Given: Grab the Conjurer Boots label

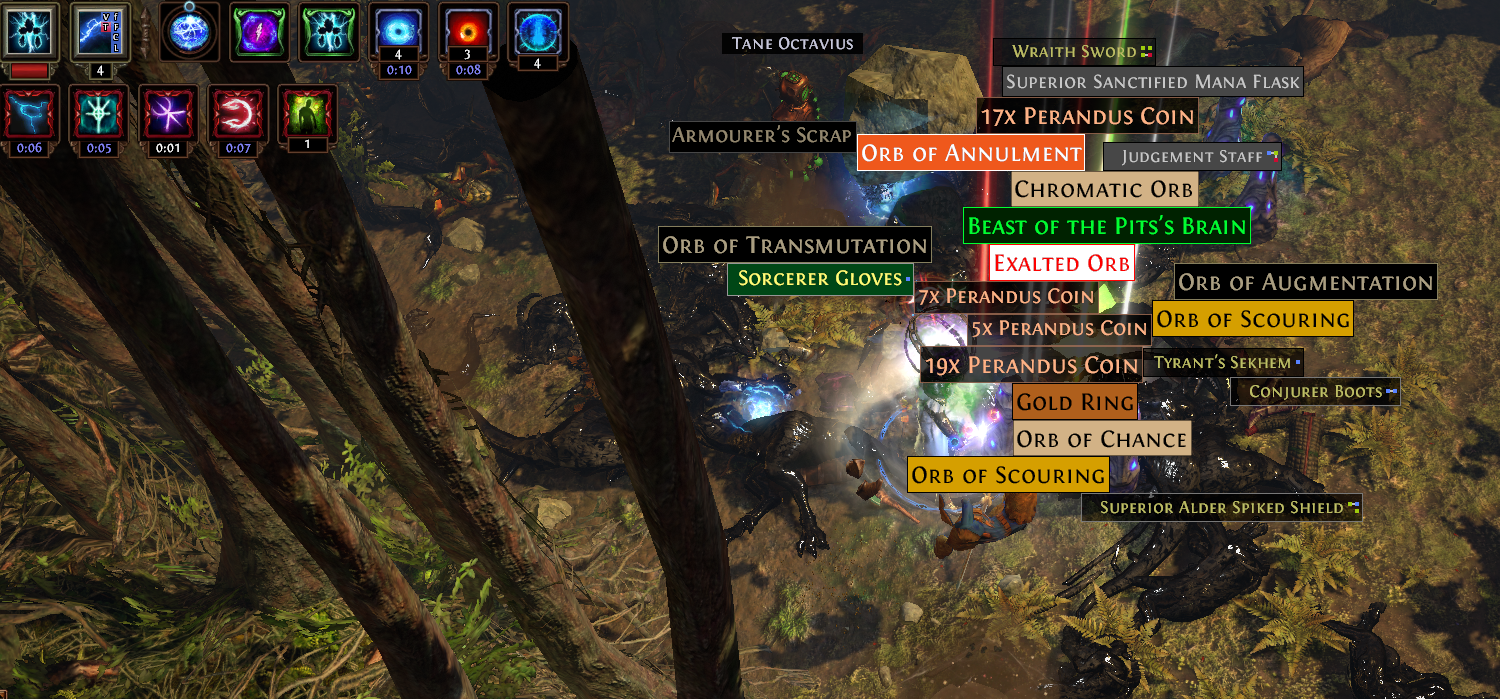Looking at the screenshot, I should click(x=1315, y=392).
